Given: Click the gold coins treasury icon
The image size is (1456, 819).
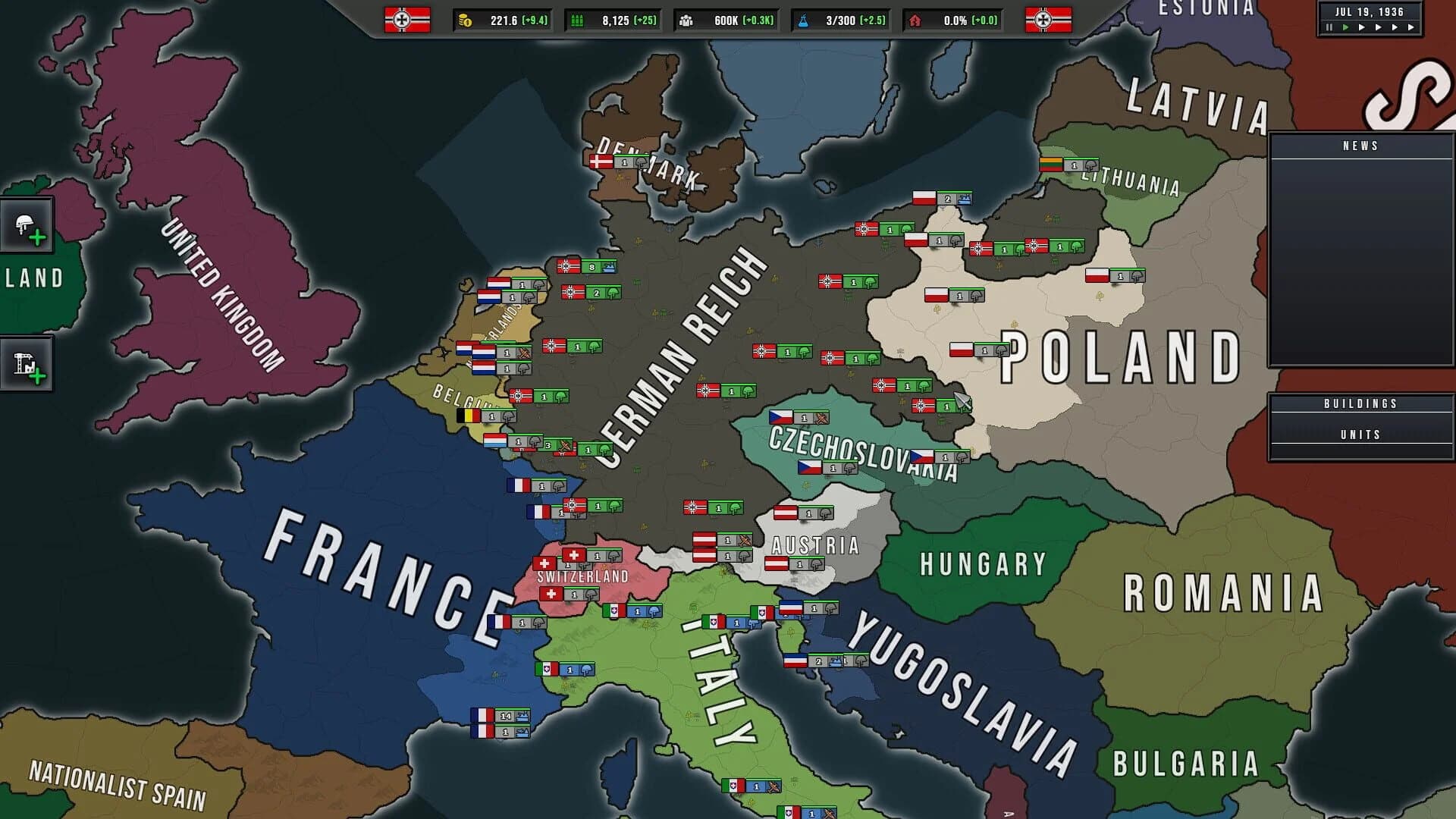Looking at the screenshot, I should (464, 21).
